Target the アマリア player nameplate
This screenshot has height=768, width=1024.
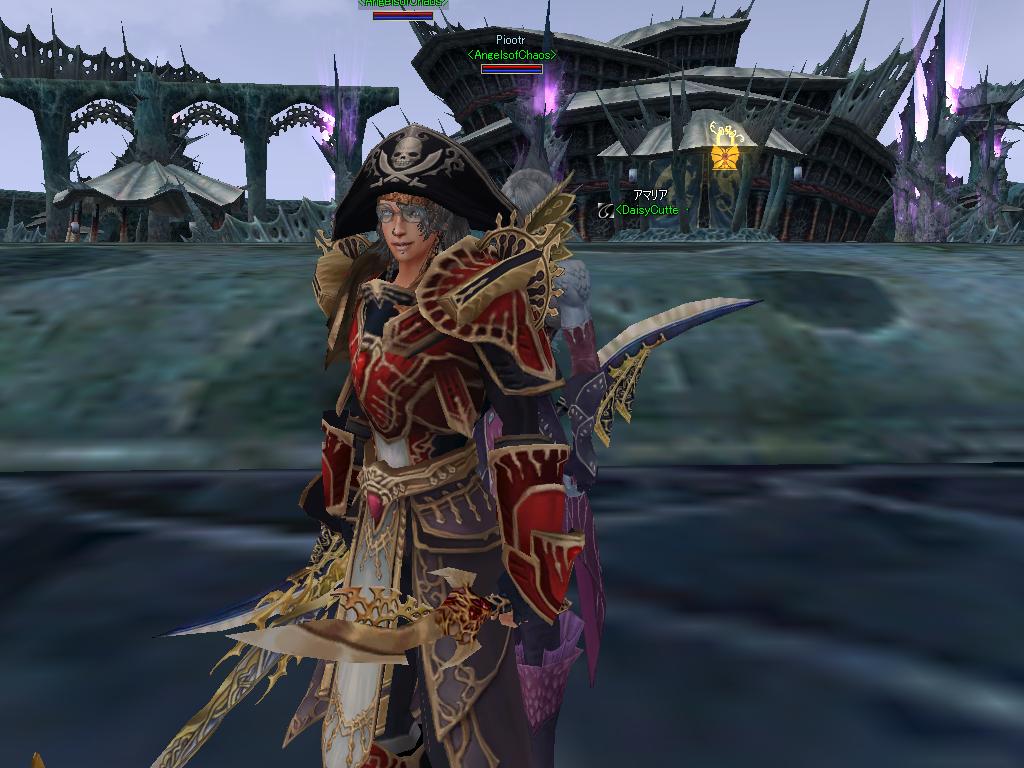pyautogui.click(x=649, y=196)
